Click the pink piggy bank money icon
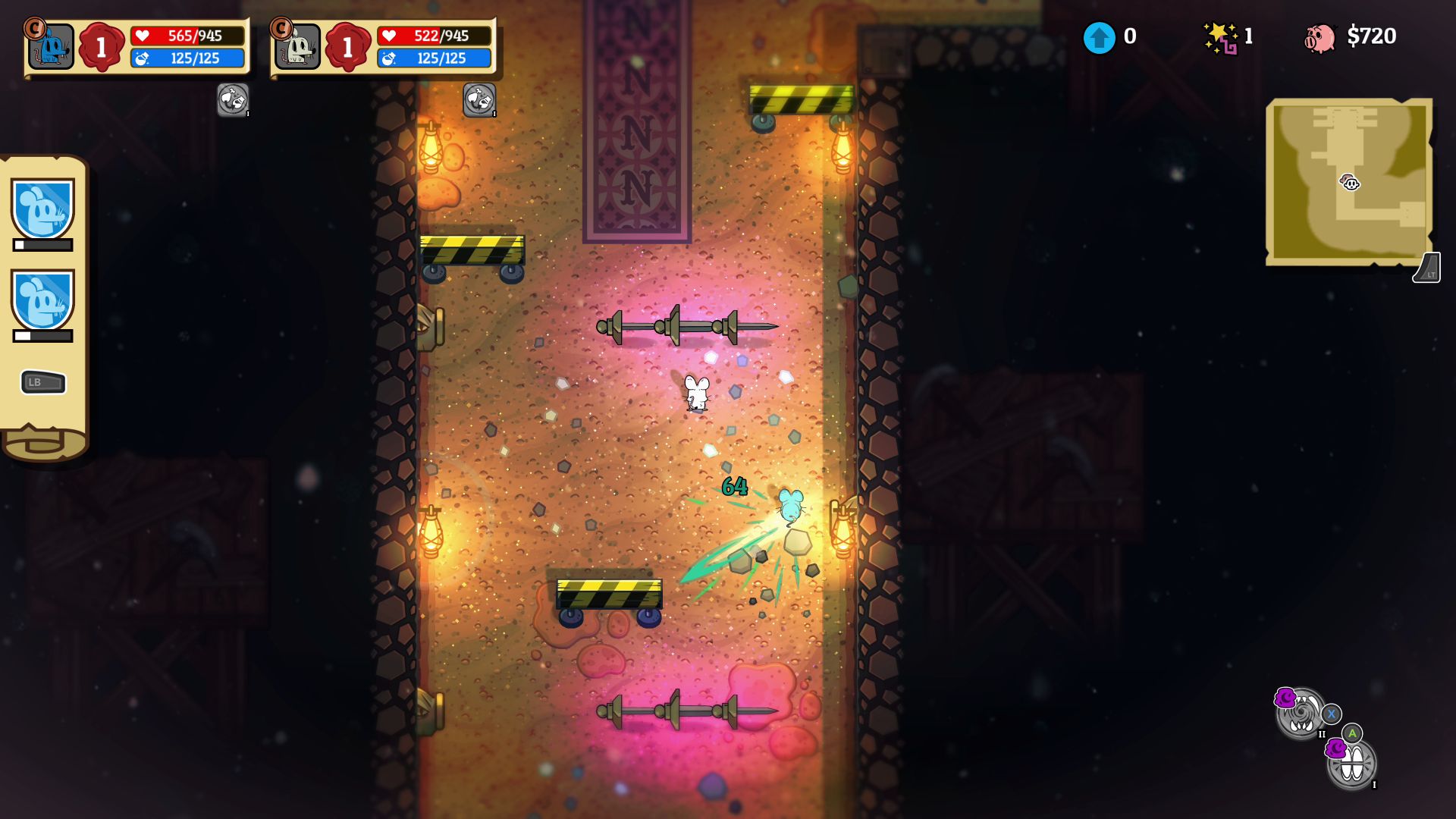 [1319, 37]
